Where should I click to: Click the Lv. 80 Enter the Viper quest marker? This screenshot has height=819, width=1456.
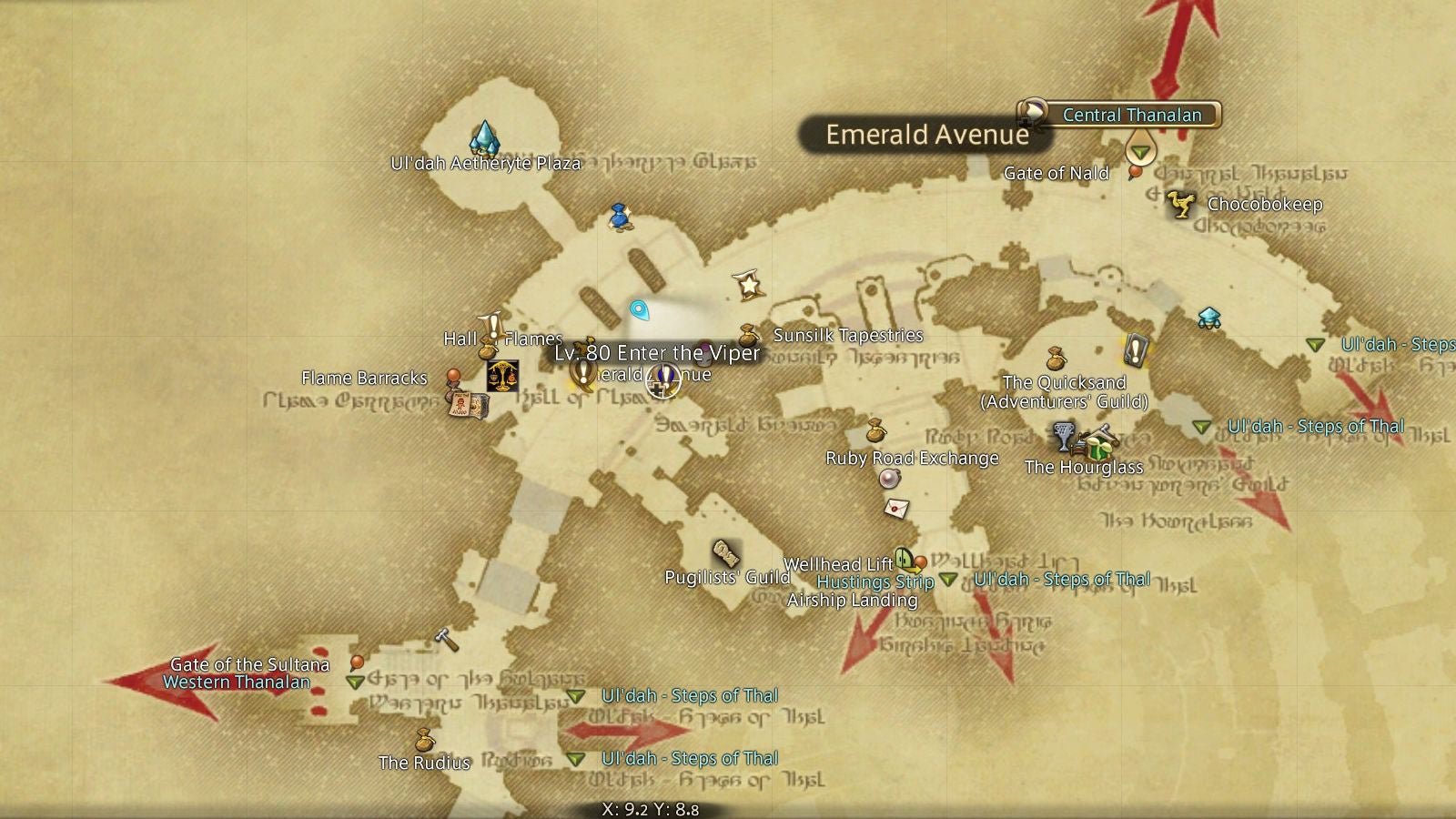(x=664, y=380)
